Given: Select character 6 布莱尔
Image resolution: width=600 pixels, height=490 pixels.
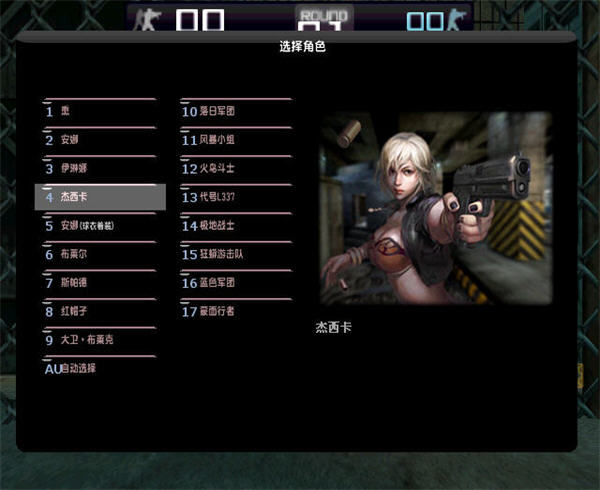Looking at the screenshot, I should coord(98,254).
